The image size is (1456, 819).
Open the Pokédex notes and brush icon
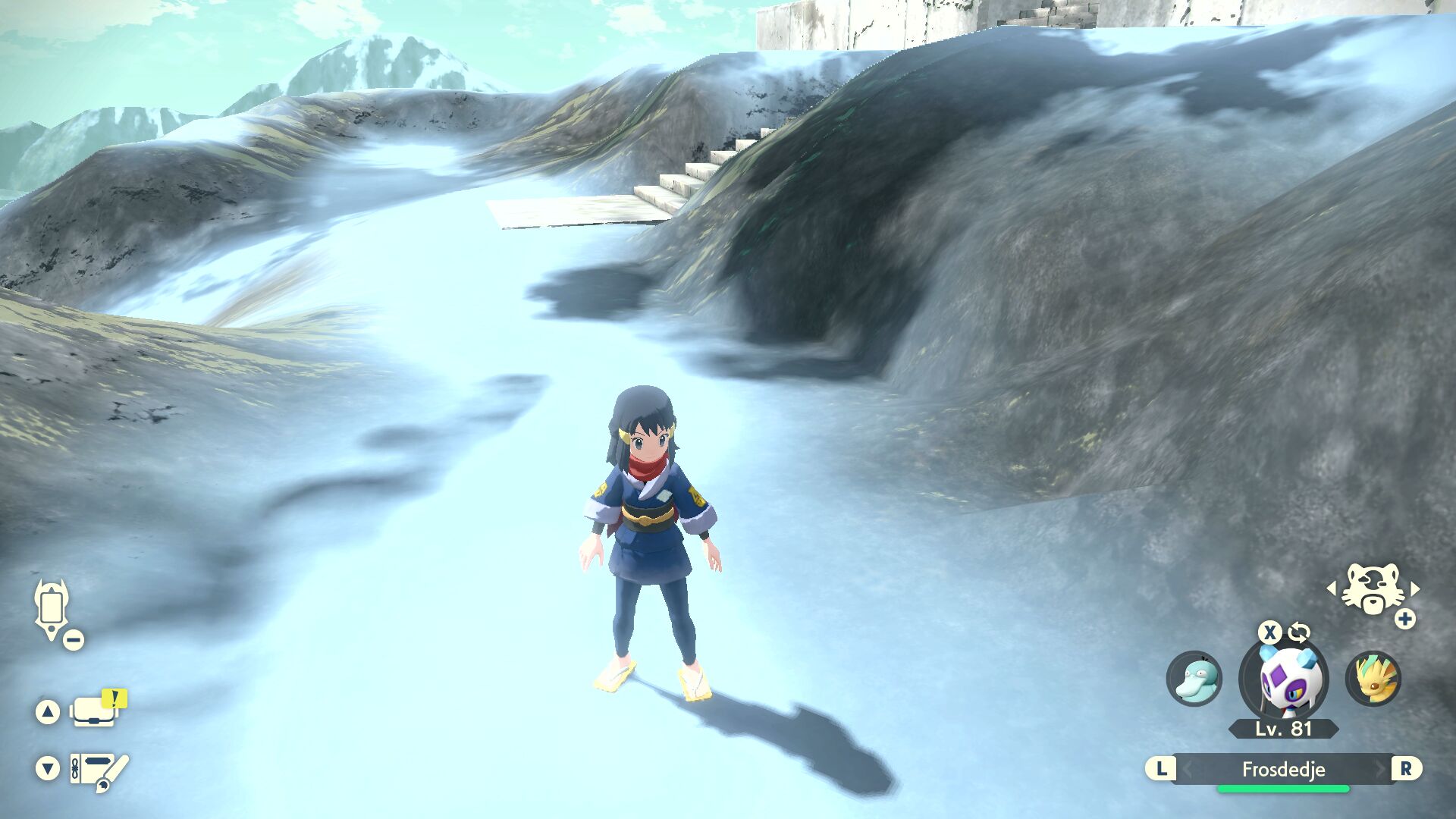[x=97, y=770]
